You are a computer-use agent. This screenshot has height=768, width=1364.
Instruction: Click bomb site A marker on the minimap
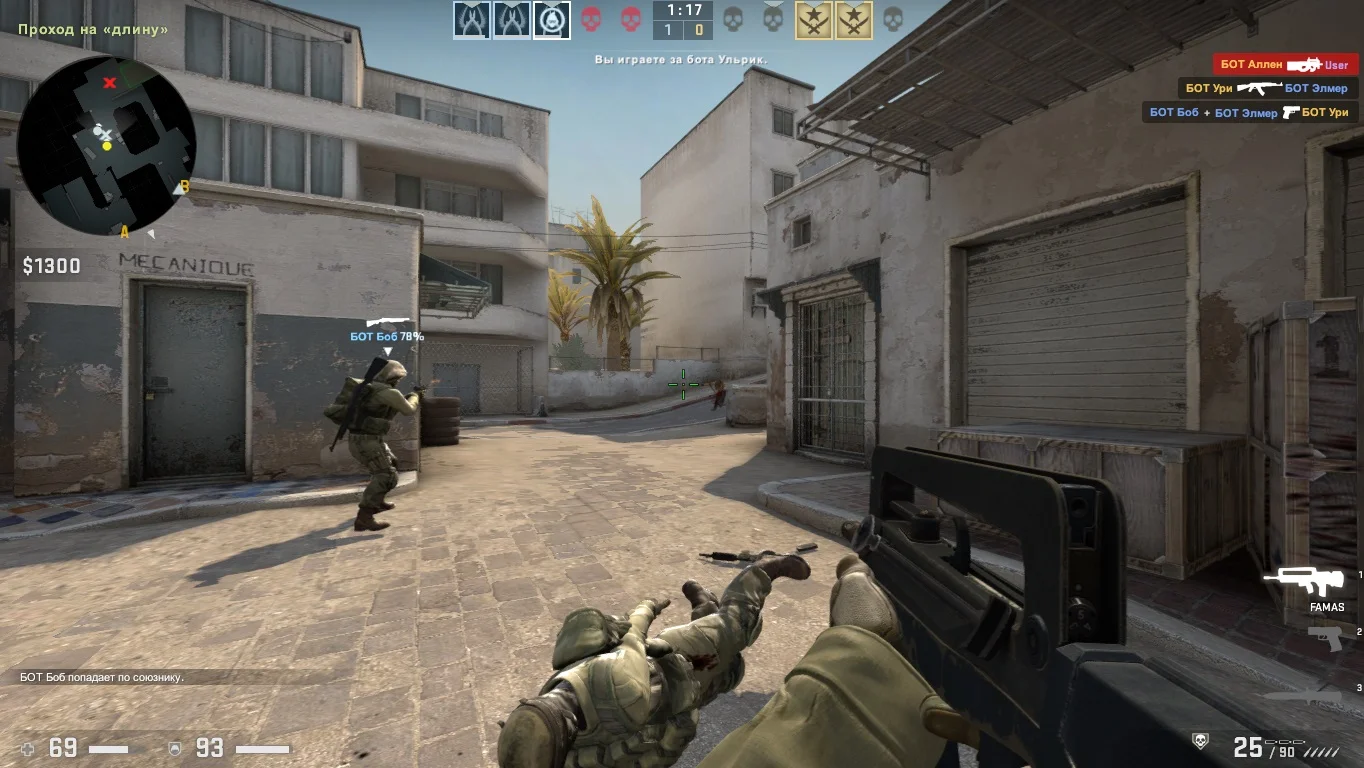[125, 232]
